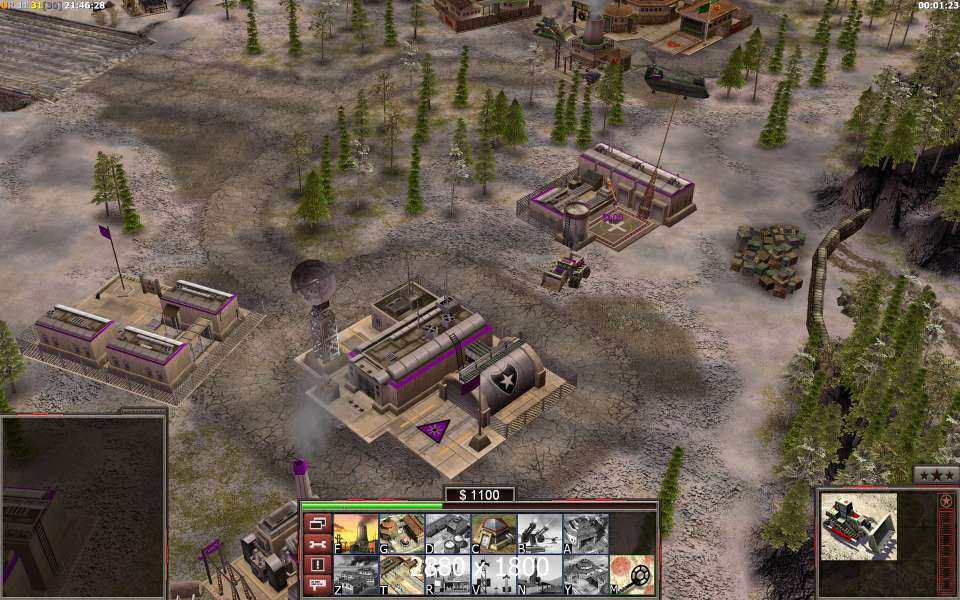Image resolution: width=960 pixels, height=600 pixels.
Task: Click the red exclamation mark button
Action: (317, 565)
